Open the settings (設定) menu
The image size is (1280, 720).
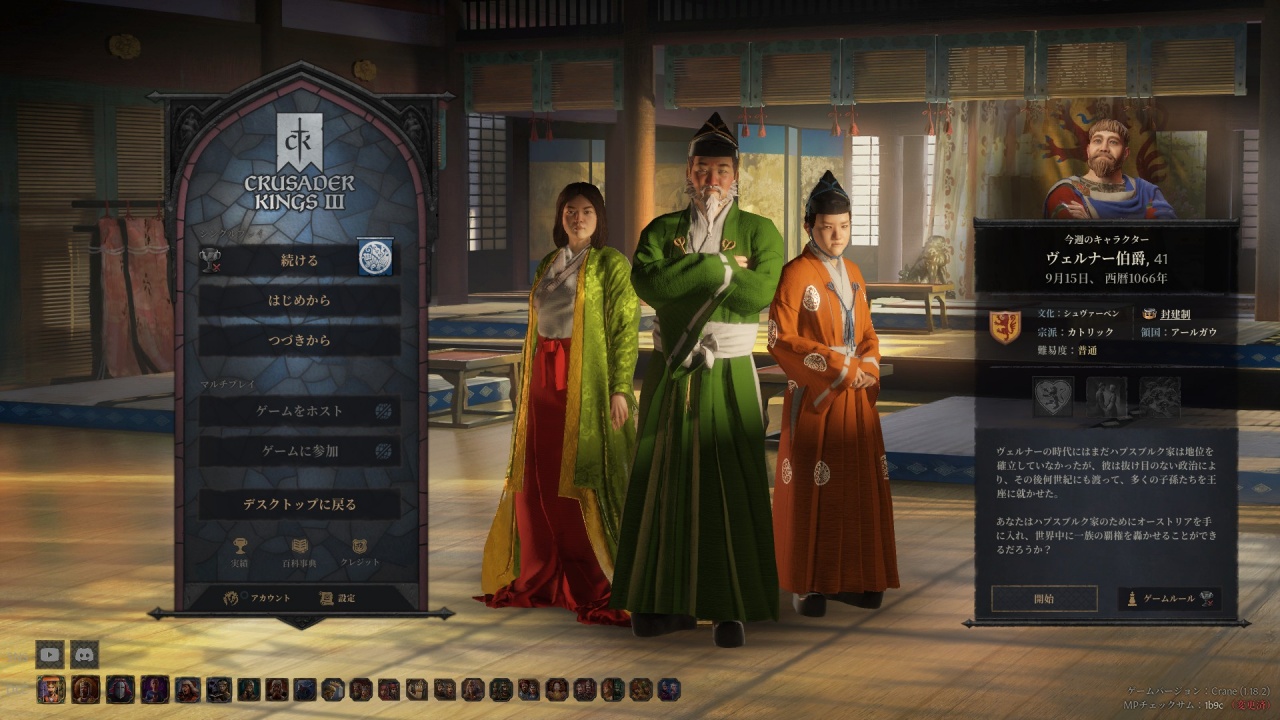pos(338,598)
